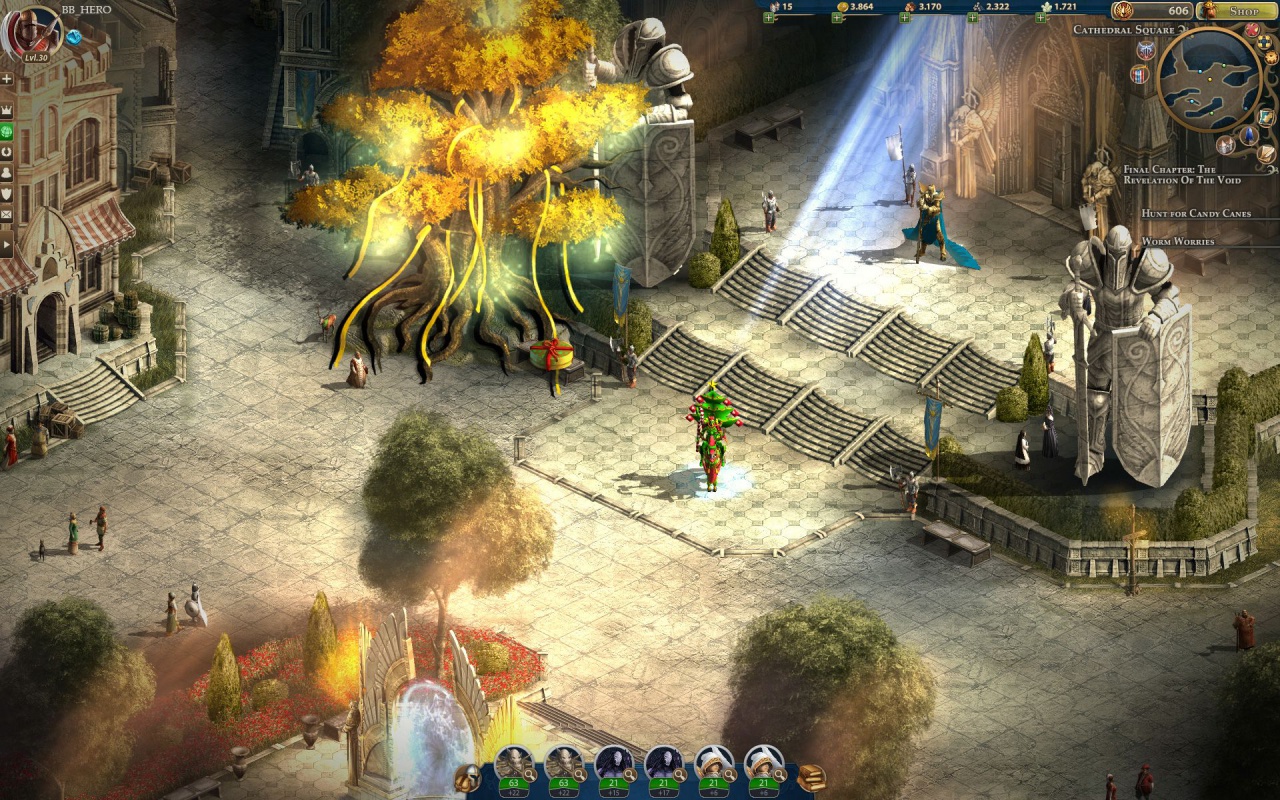The width and height of the screenshot is (1280, 800).
Task: Open the player silhouette sidebar button
Action: click(x=6, y=172)
